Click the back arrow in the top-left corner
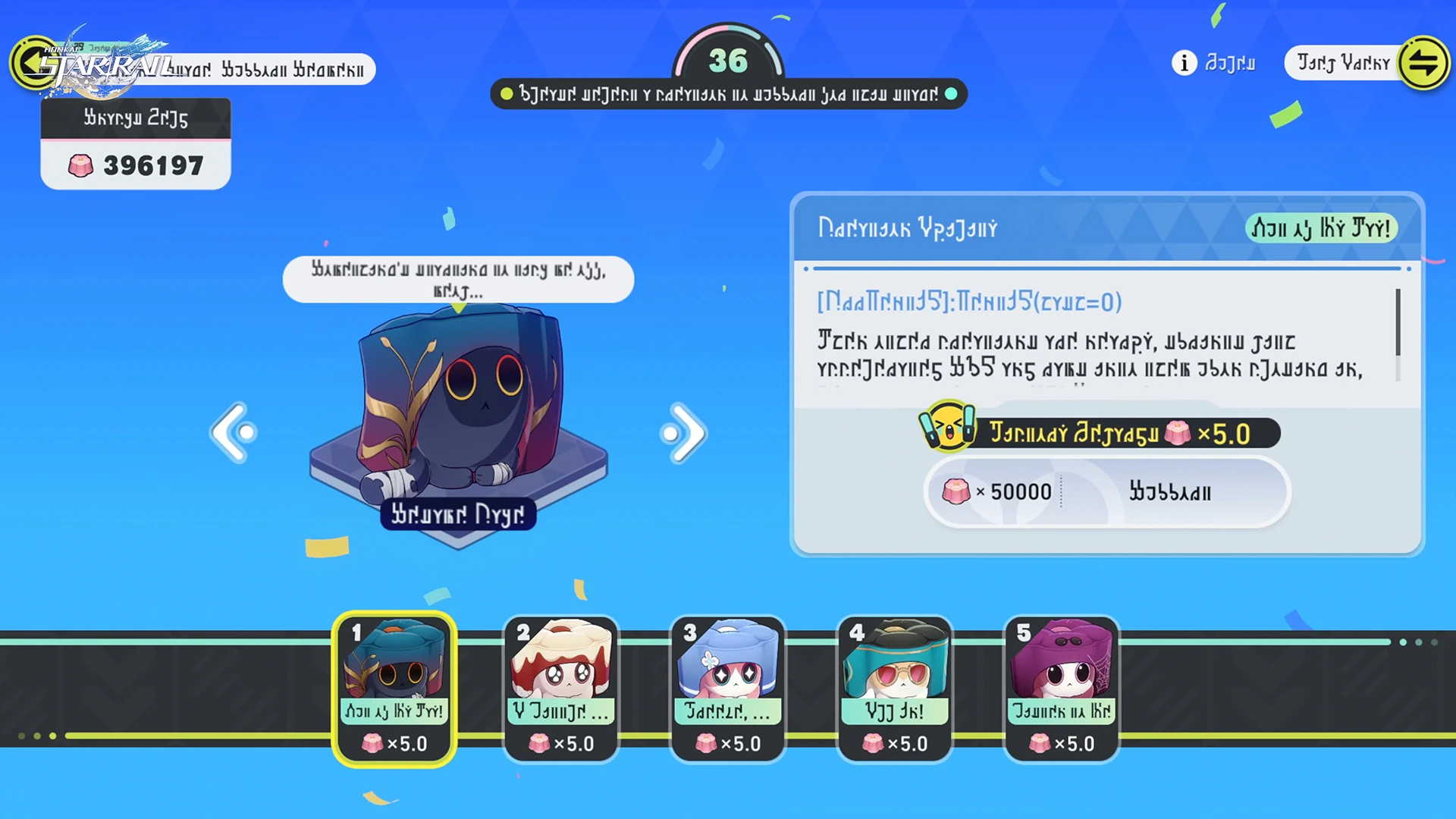The width and height of the screenshot is (1456, 819). pos(33,62)
